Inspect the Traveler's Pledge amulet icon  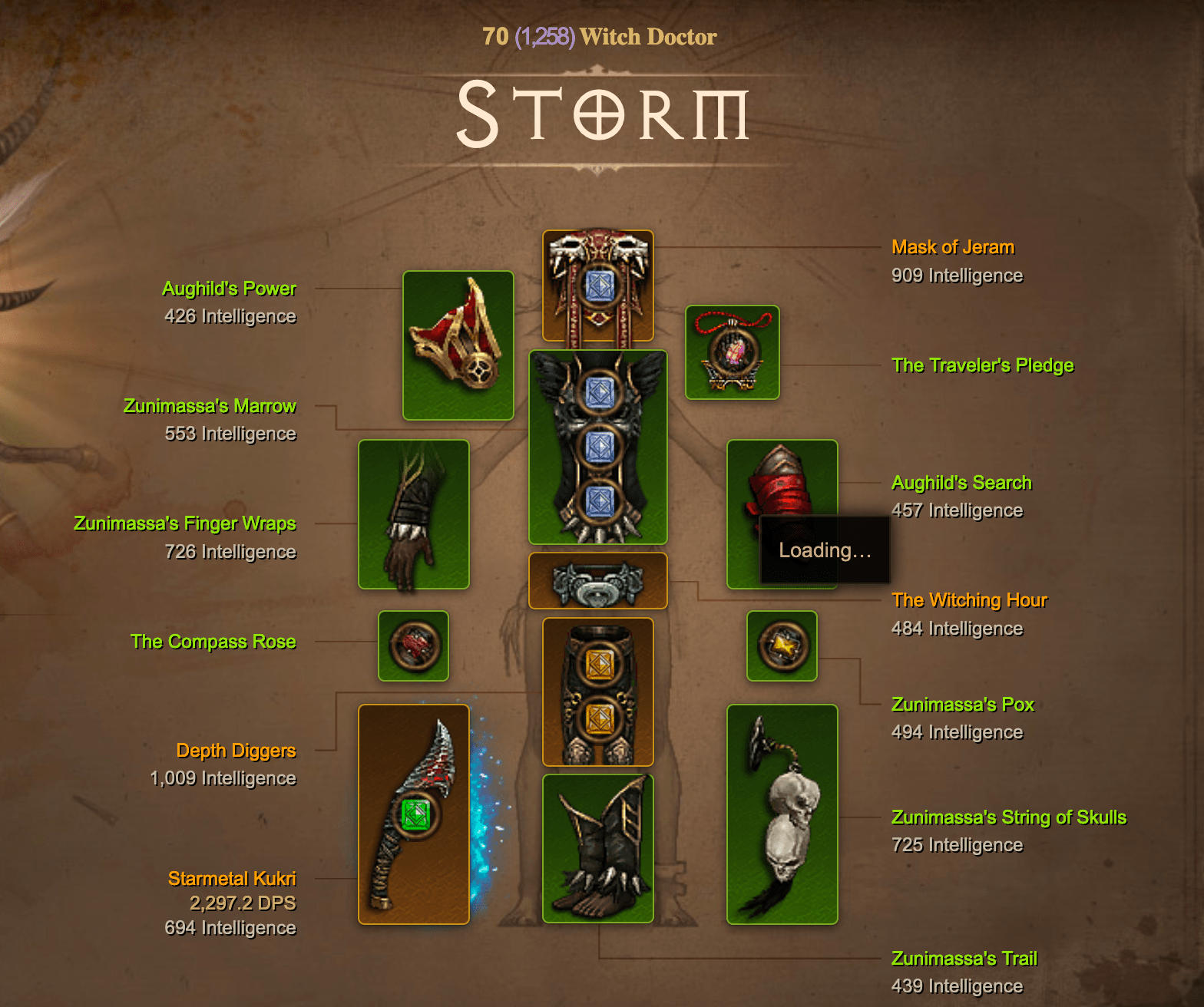[x=732, y=352]
